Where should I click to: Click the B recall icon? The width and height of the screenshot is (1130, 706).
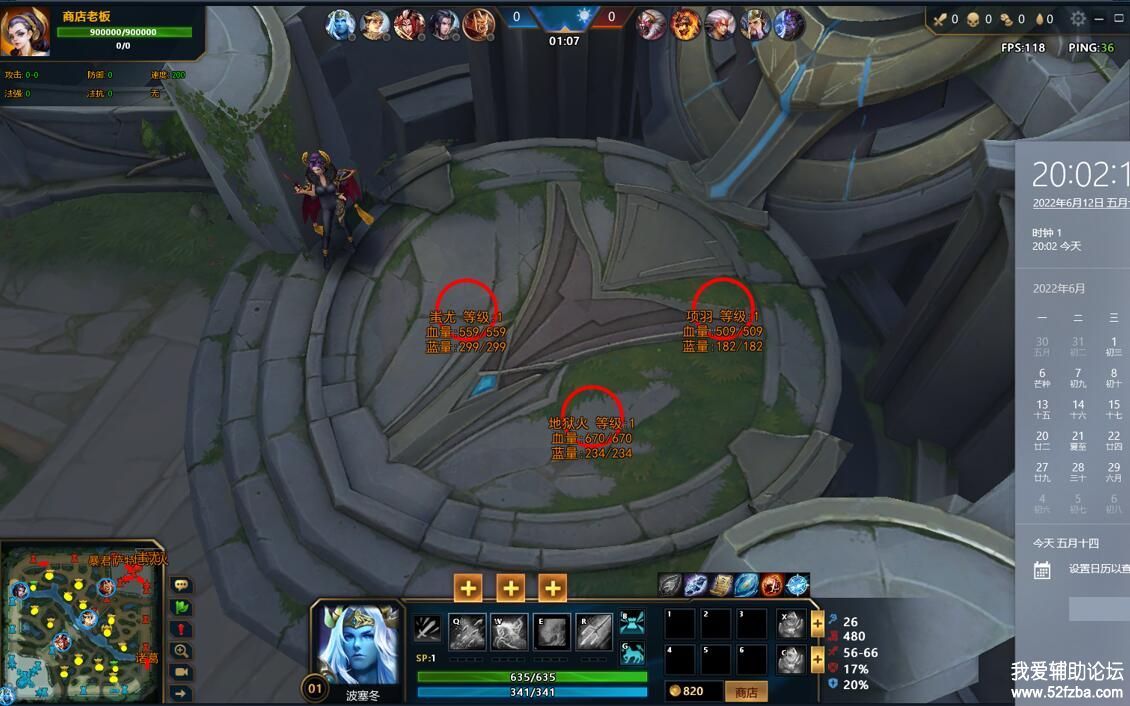click(x=632, y=622)
